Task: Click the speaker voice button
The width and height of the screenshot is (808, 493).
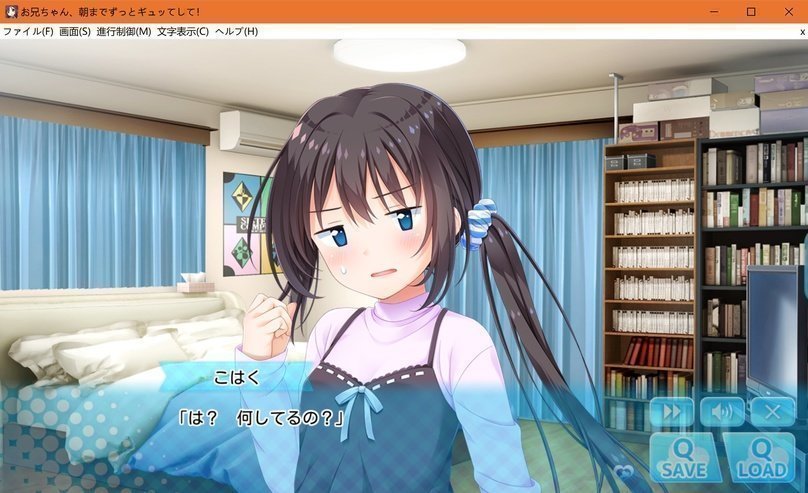Action: pos(721,412)
